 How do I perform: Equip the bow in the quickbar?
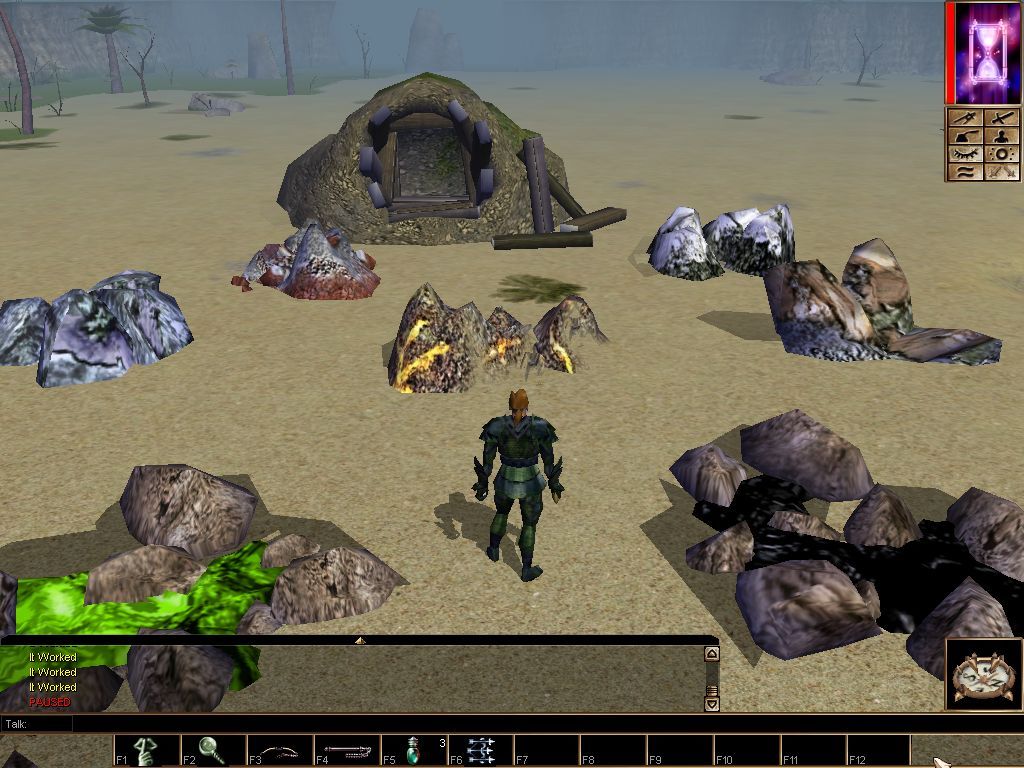pyautogui.click(x=280, y=750)
